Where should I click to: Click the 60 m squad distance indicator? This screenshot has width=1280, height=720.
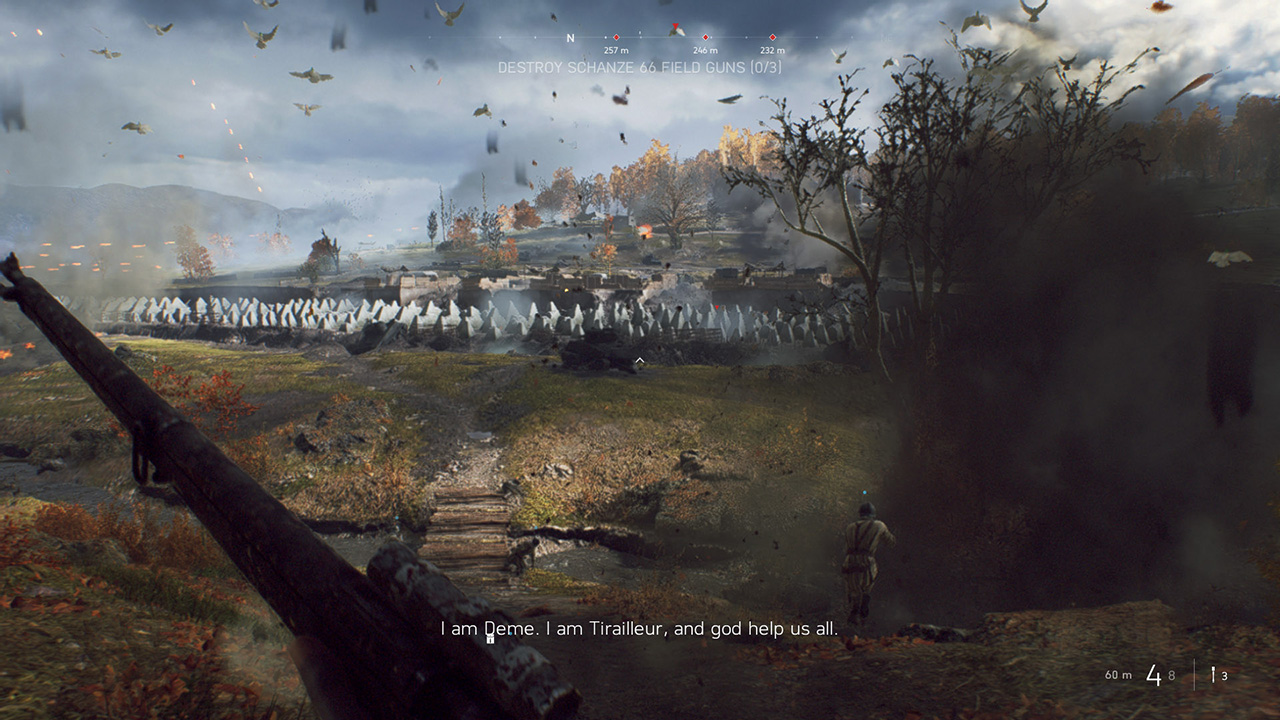pyautogui.click(x=1118, y=674)
